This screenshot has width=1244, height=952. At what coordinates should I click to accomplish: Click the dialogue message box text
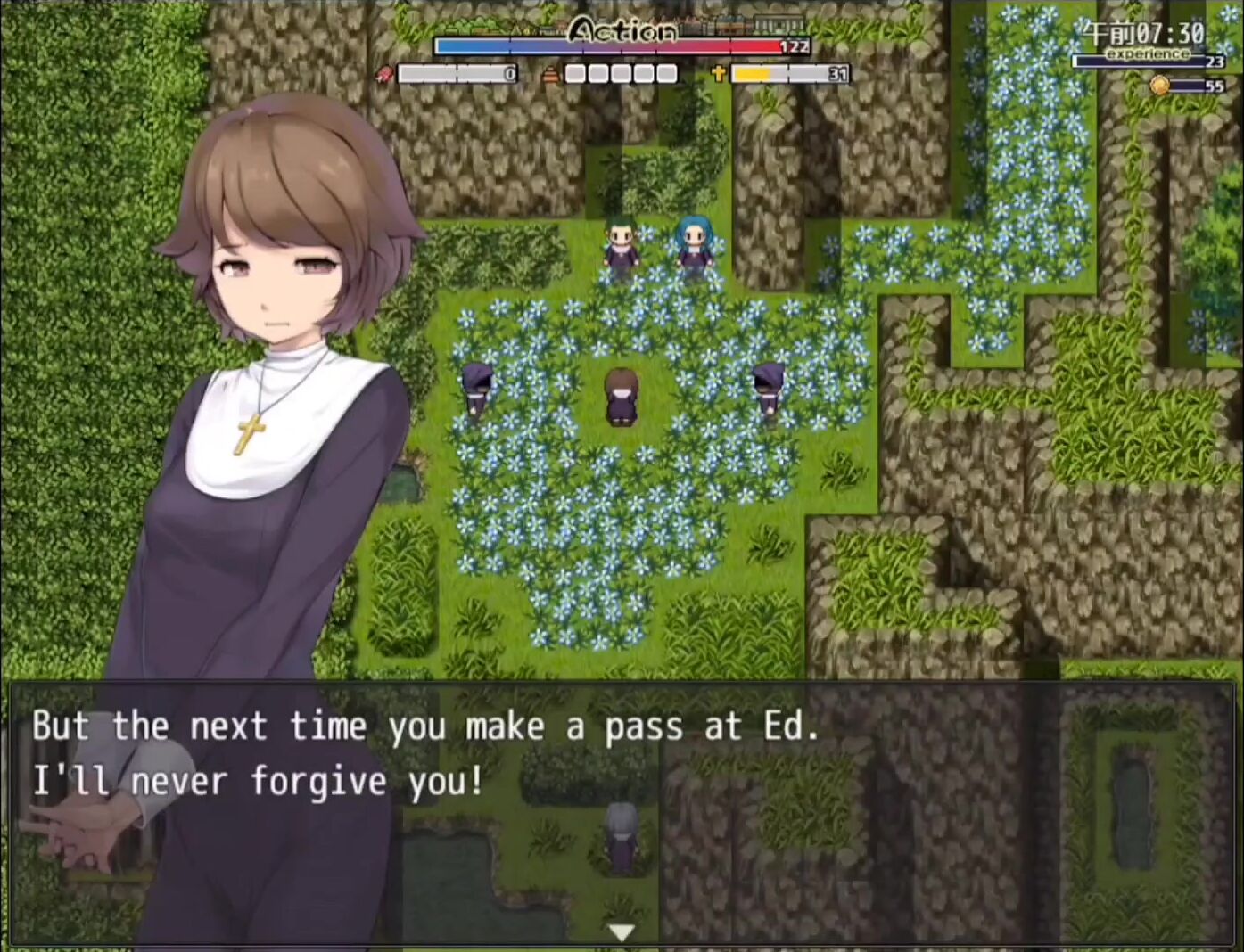coord(425,754)
